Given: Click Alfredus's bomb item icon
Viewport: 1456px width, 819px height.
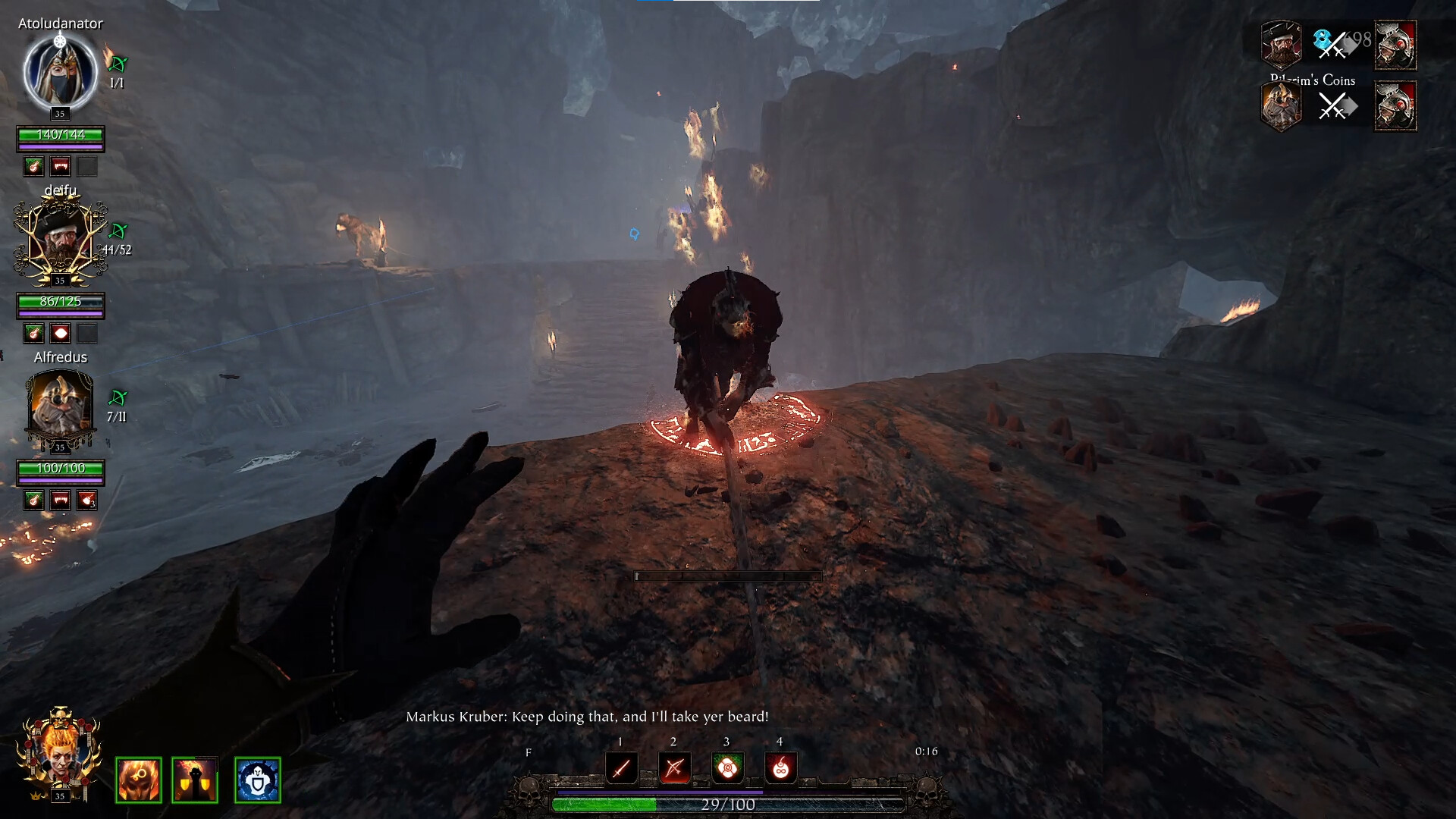Looking at the screenshot, I should coord(86,500).
